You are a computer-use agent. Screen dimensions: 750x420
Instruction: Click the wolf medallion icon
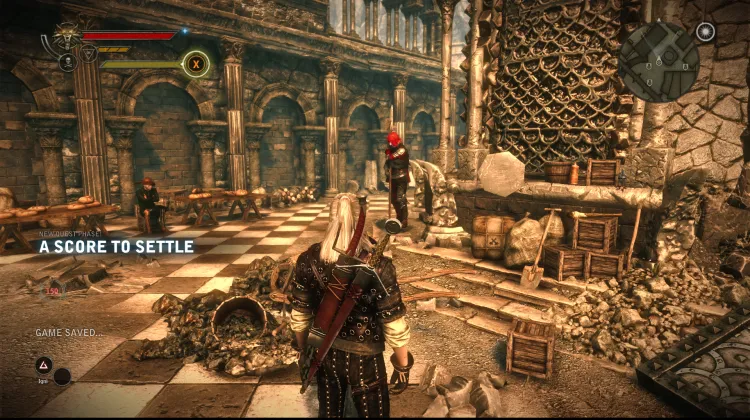point(67,37)
